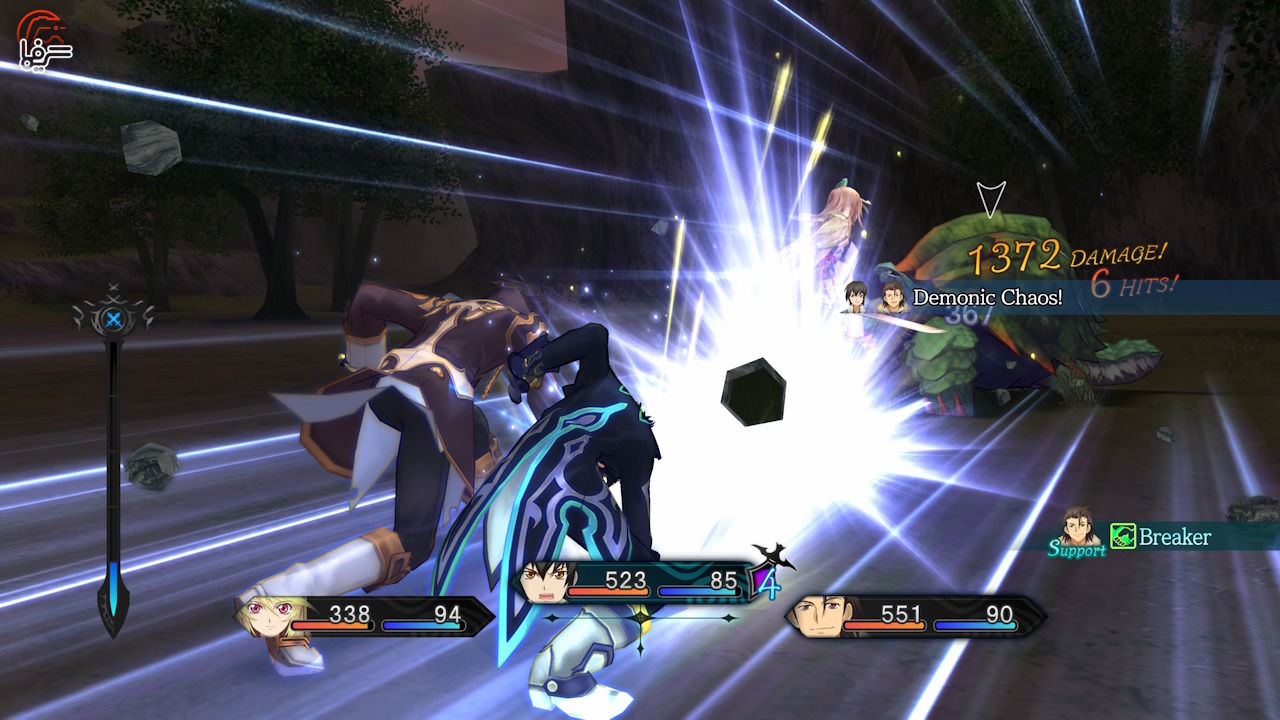Screen dimensions: 1280x720
Task: Click the crossed-swords emblem atop linked artes gauge
Action: 113,316
